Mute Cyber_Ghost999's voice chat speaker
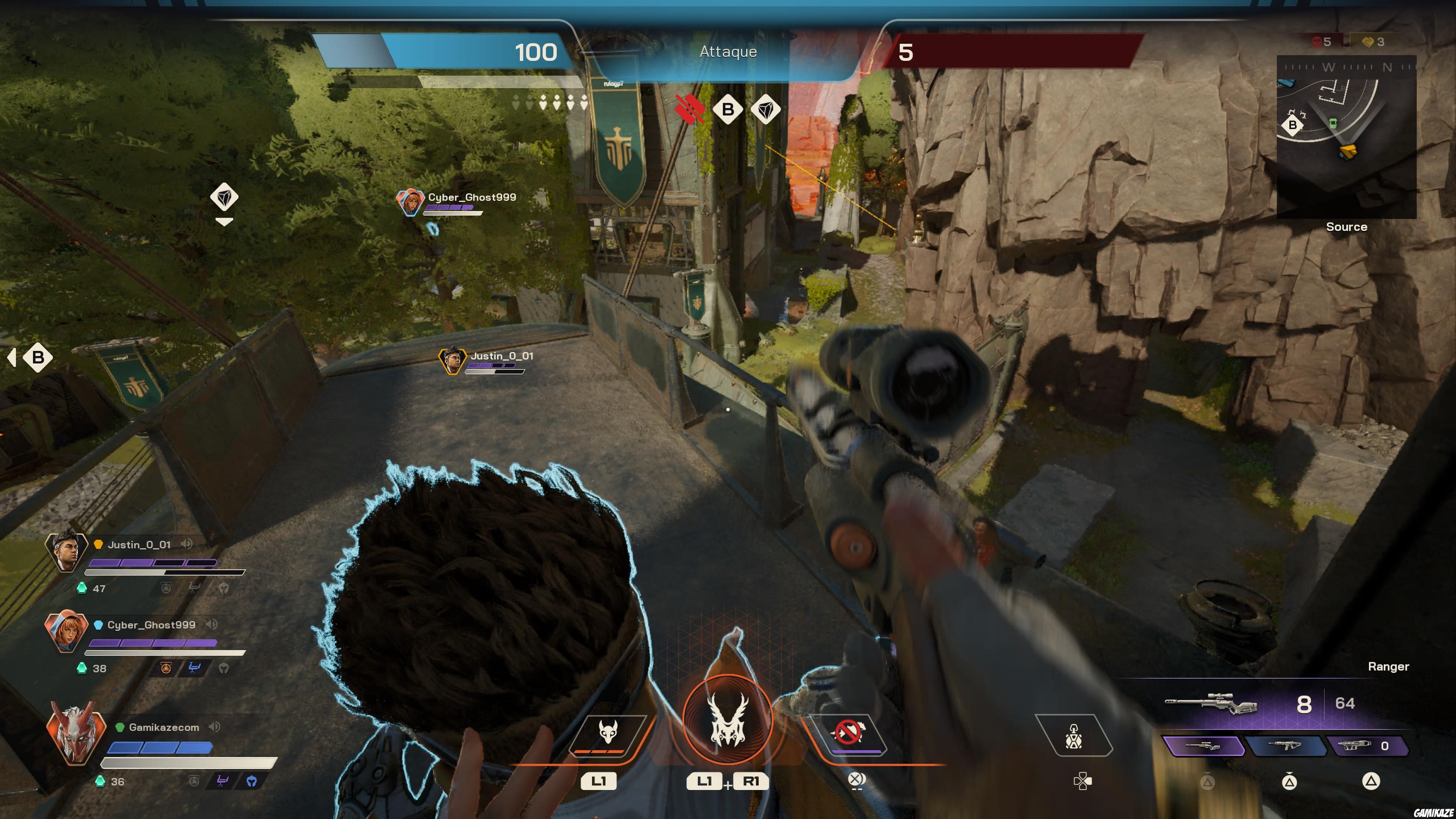The height and width of the screenshot is (819, 1456). tap(212, 624)
